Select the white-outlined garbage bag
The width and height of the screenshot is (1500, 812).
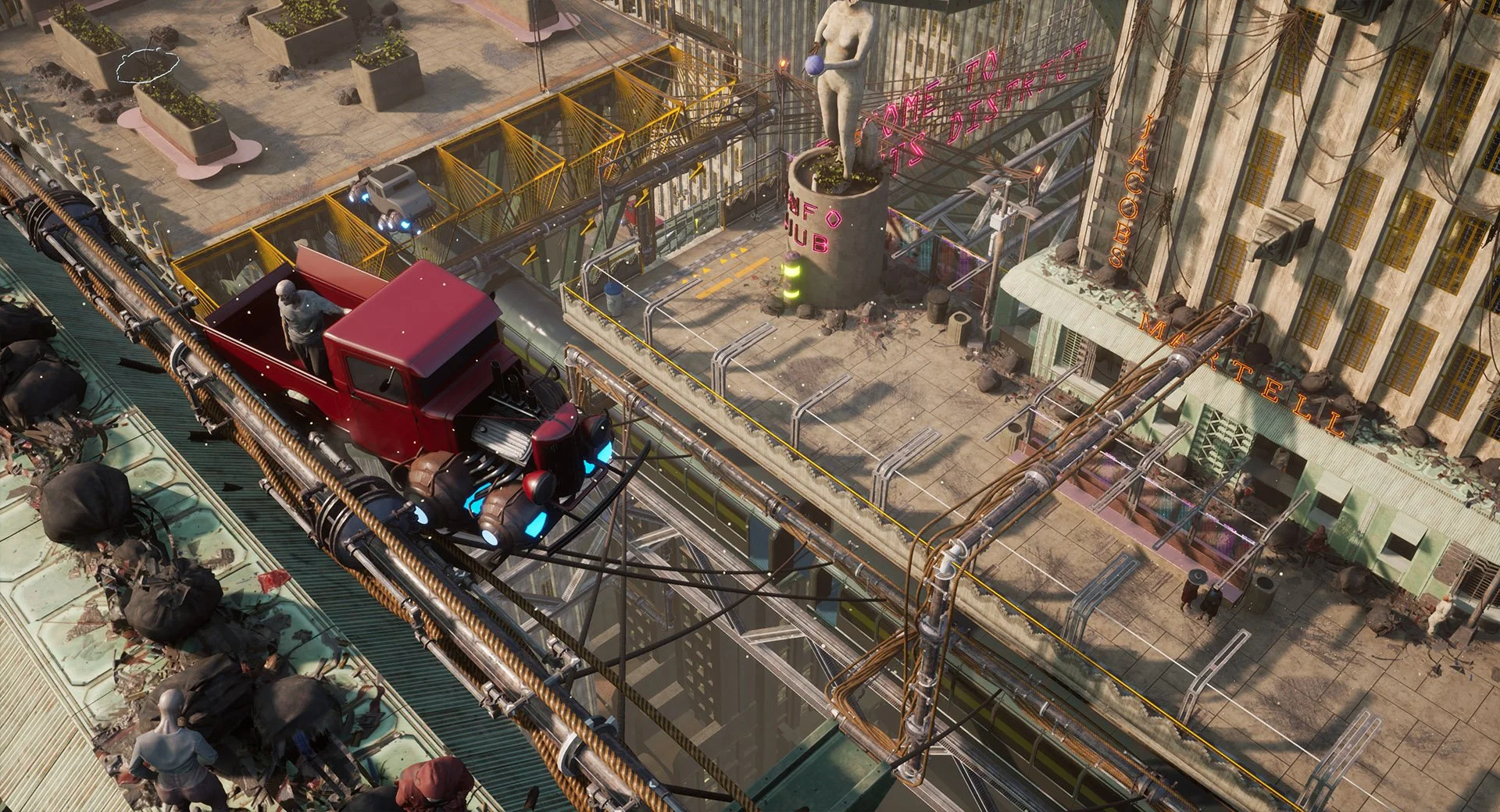(148, 66)
